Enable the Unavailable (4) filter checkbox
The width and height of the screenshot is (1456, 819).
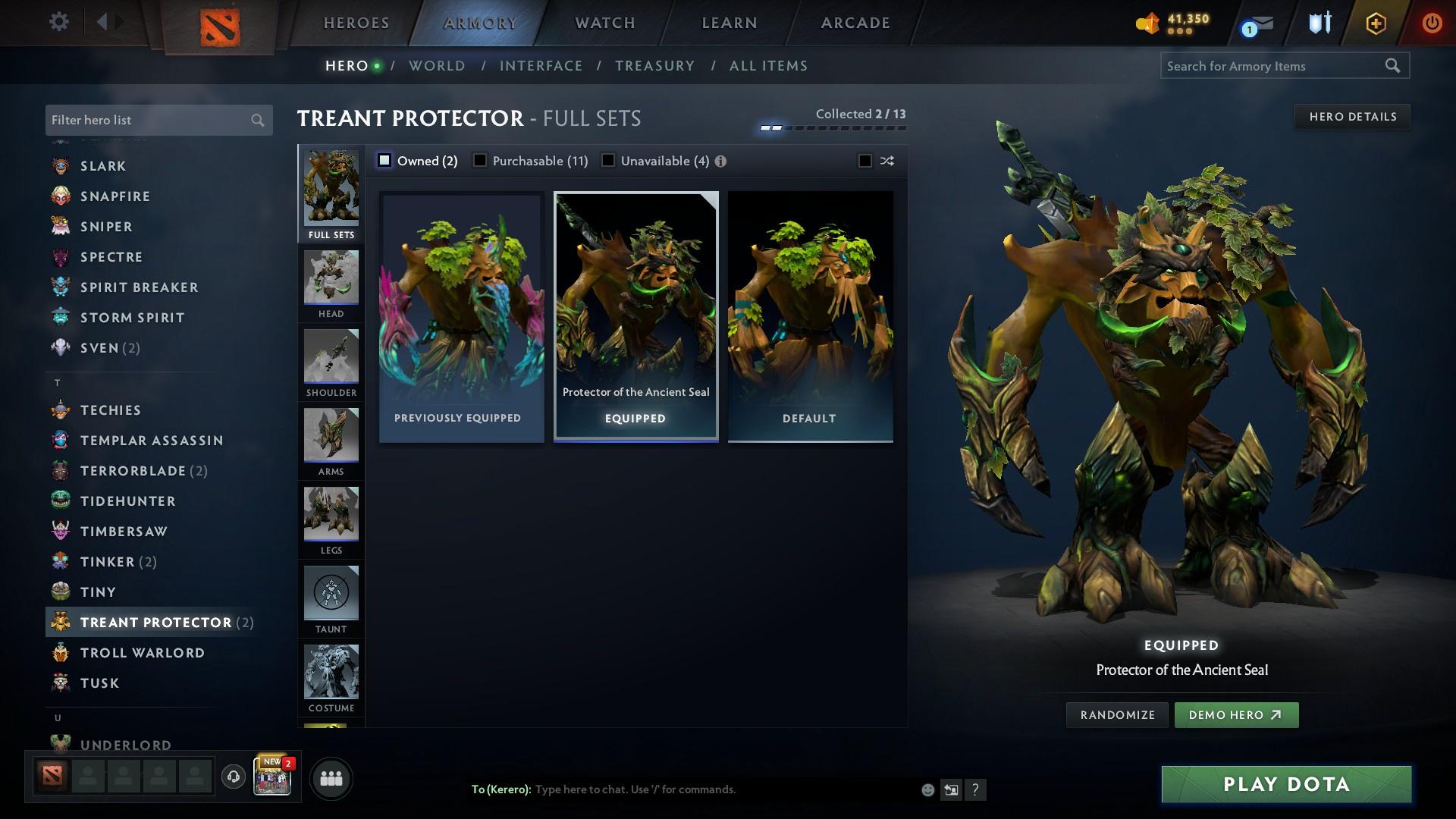pyautogui.click(x=607, y=160)
